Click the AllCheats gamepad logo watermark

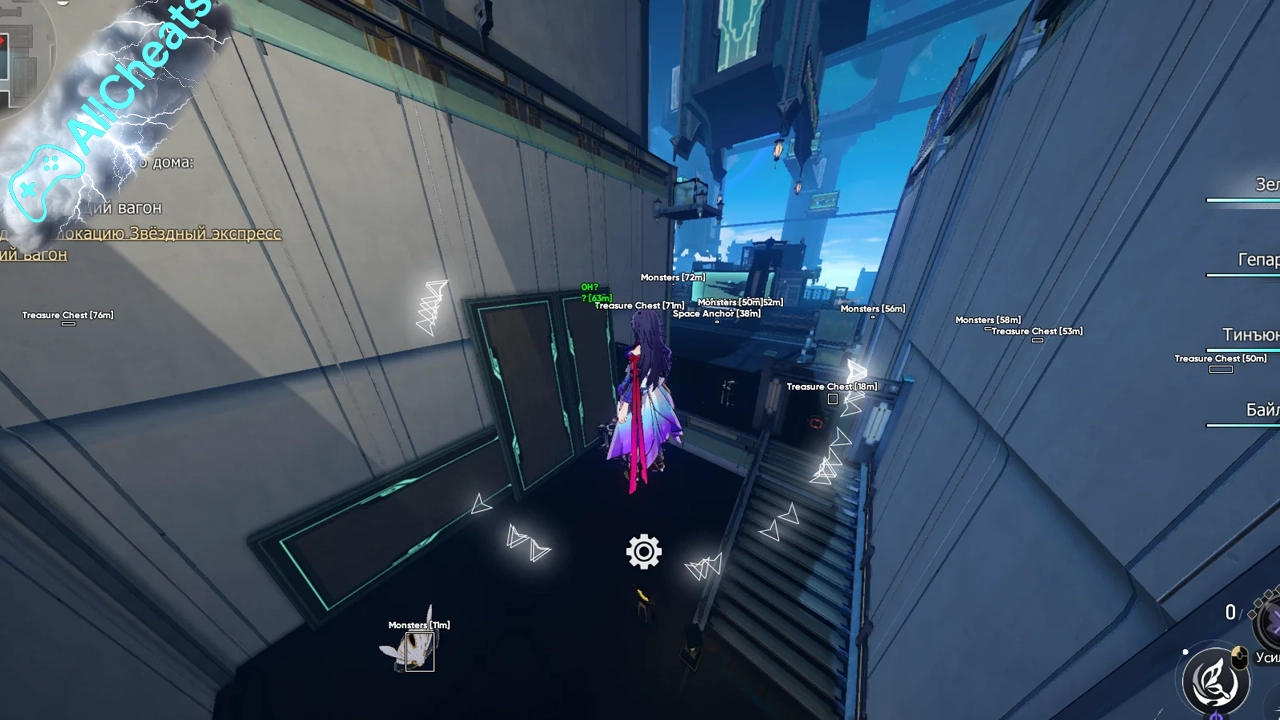[x=45, y=183]
